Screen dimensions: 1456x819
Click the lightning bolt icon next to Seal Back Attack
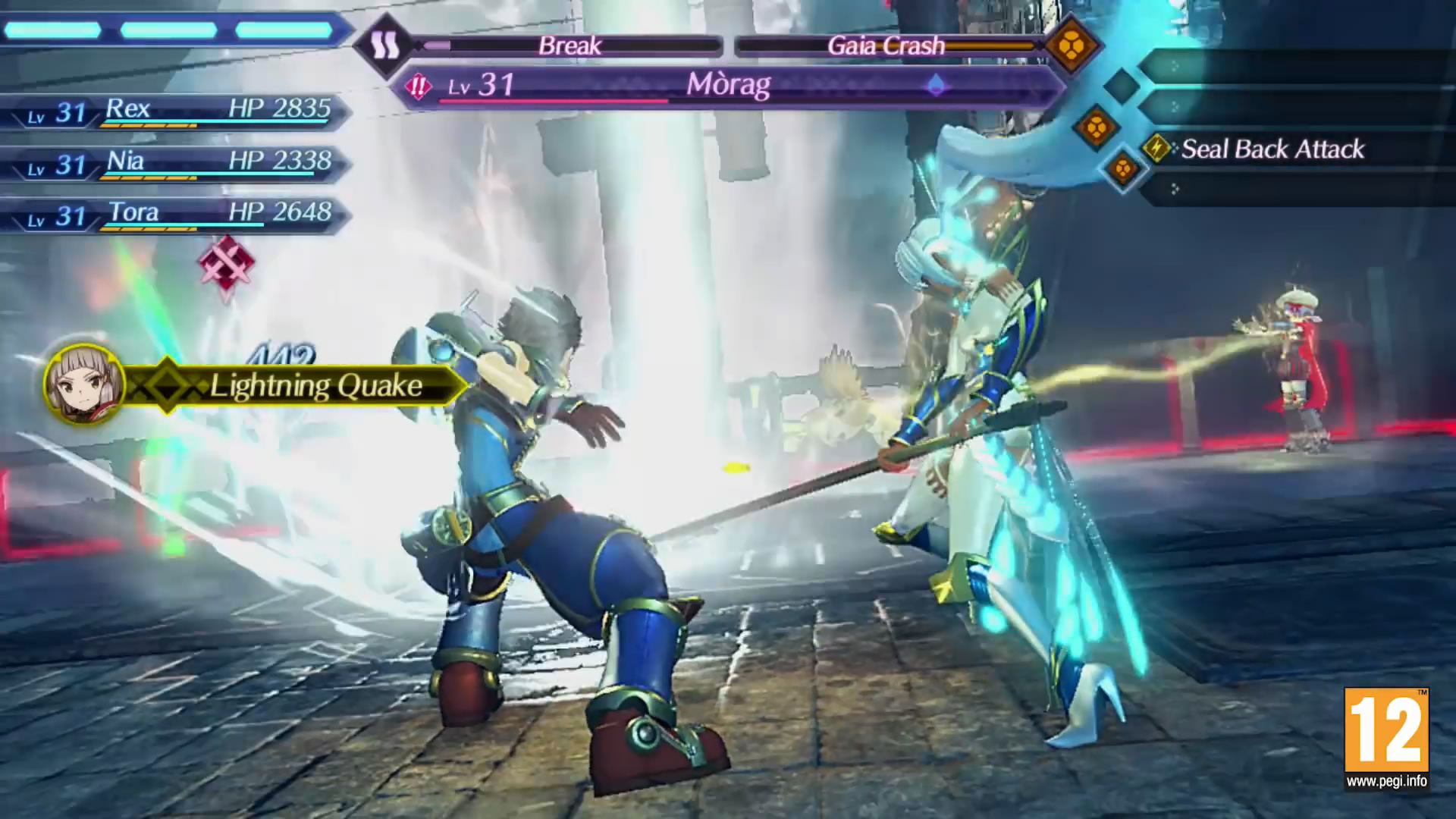(x=1156, y=150)
